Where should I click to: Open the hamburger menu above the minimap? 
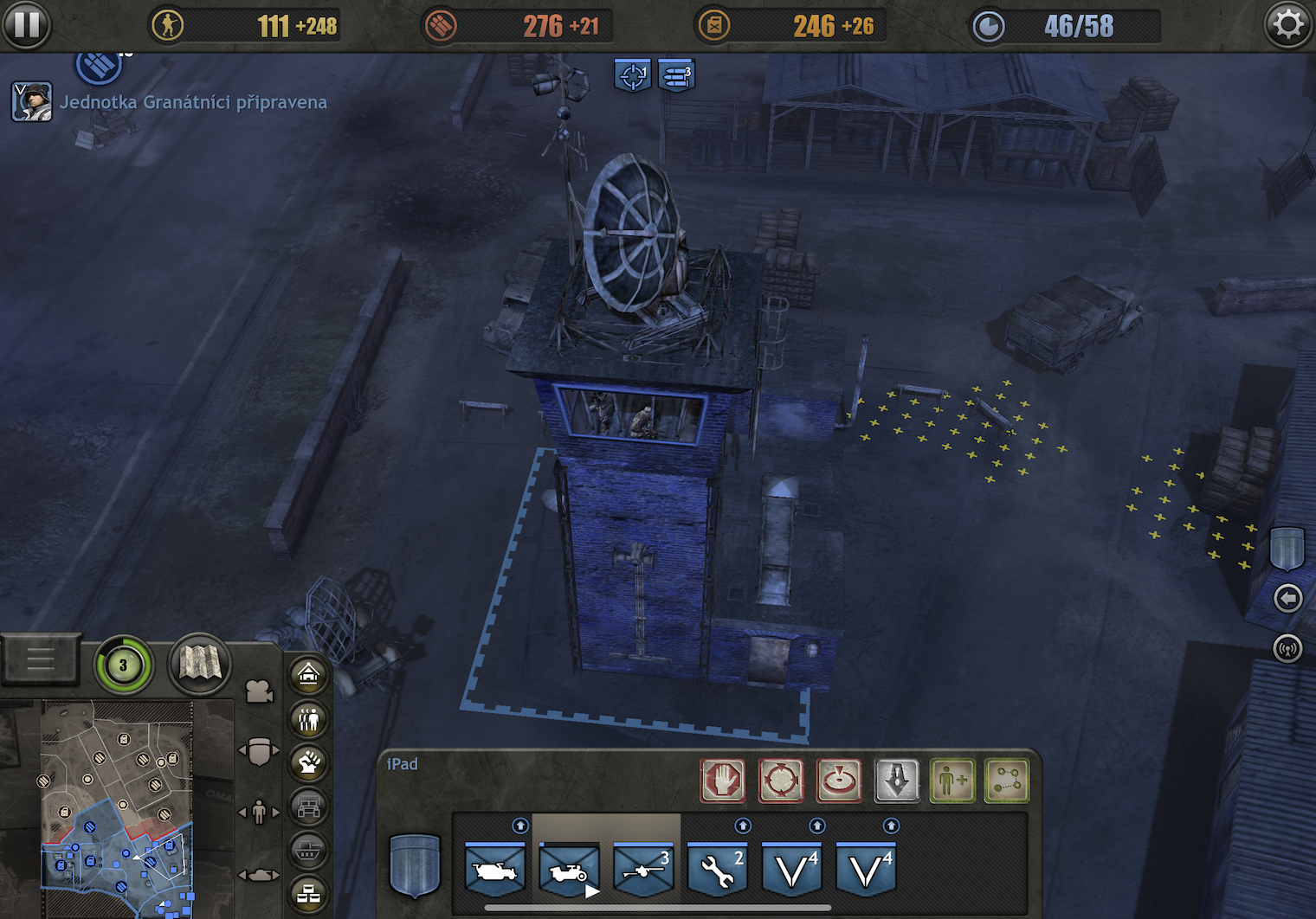point(41,660)
